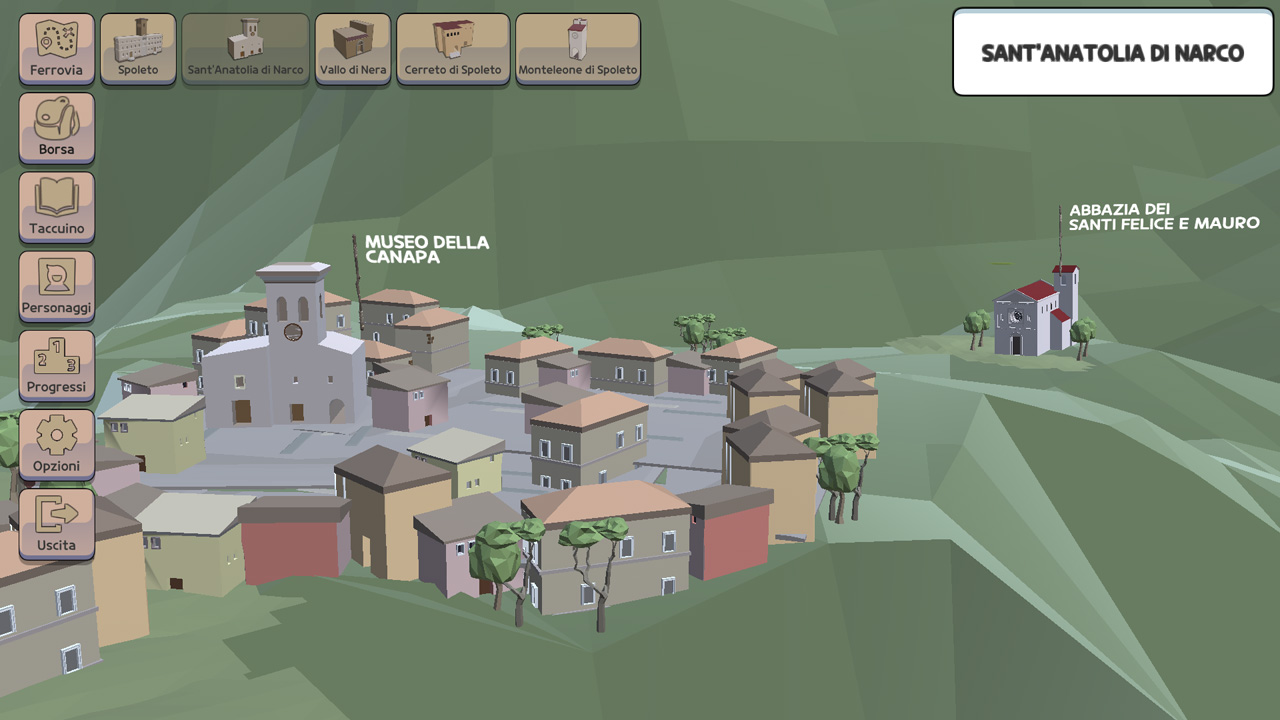
Task: Open the Borsa bag
Action: point(56,127)
